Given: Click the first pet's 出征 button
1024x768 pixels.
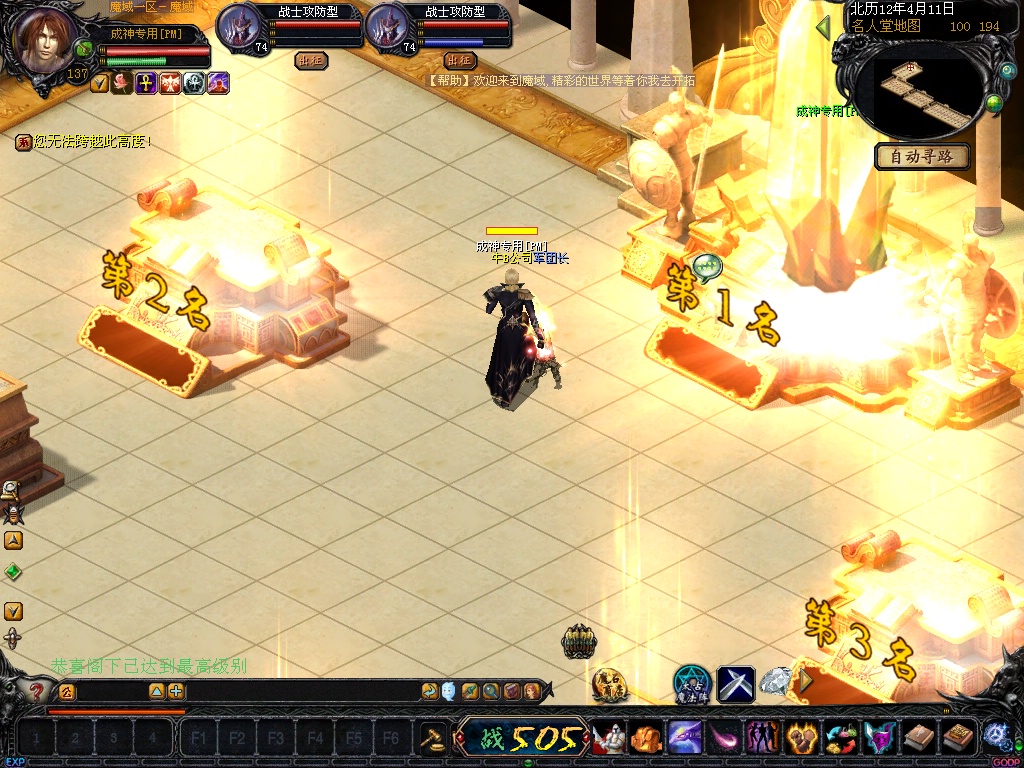Looking at the screenshot, I should tap(311, 60).
